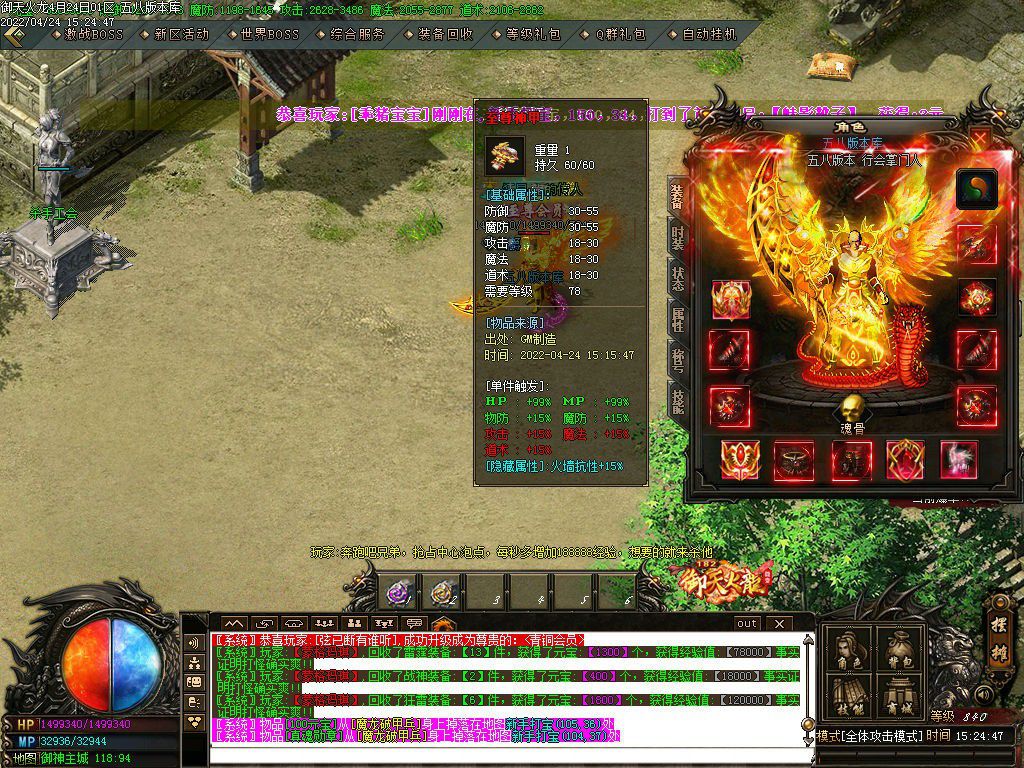The width and height of the screenshot is (1024, 768).
Task: Switch to the 状态 tab
Action: (x=677, y=278)
